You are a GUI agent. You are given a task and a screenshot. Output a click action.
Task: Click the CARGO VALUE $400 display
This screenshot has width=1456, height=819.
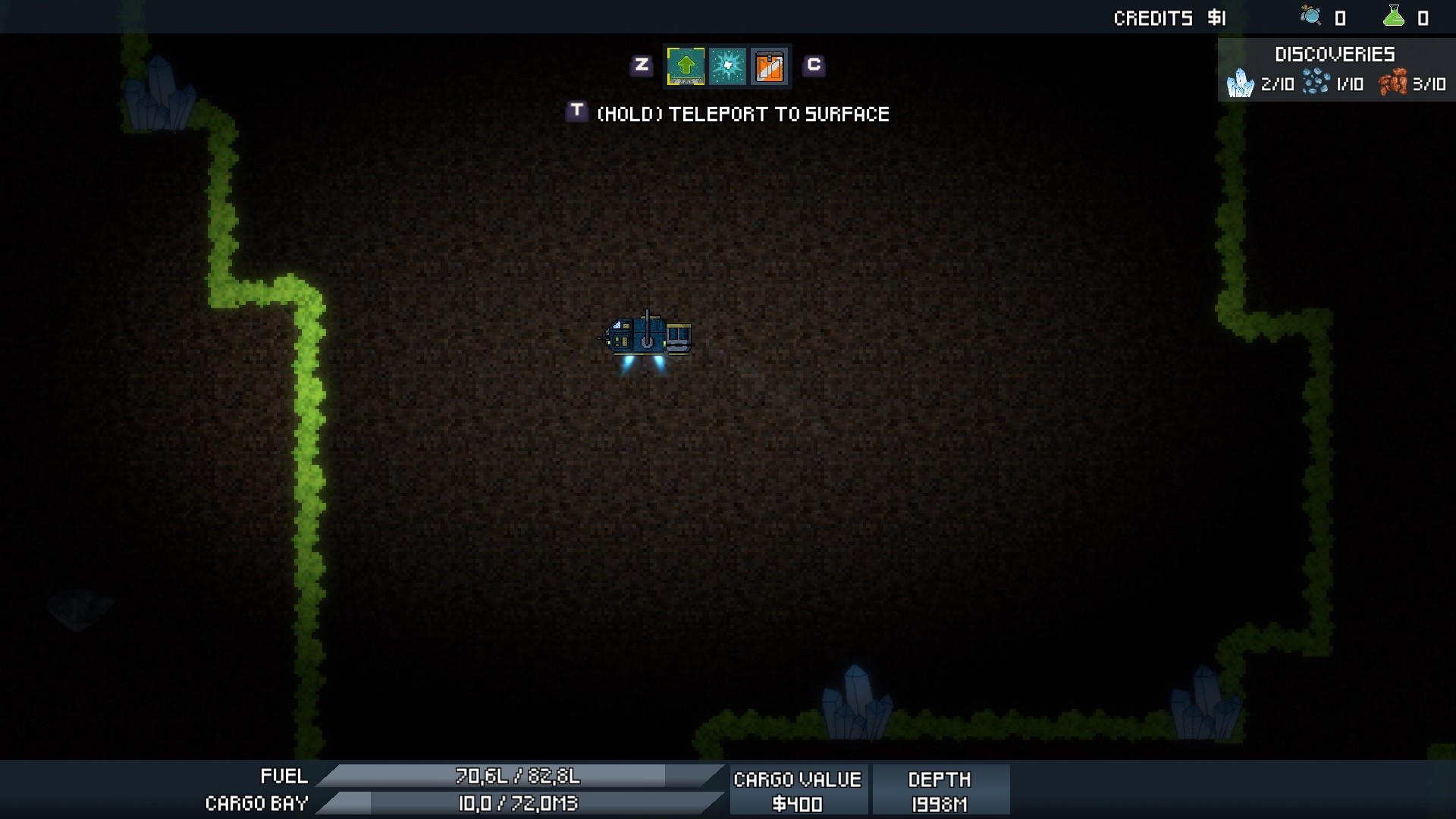coord(798,789)
